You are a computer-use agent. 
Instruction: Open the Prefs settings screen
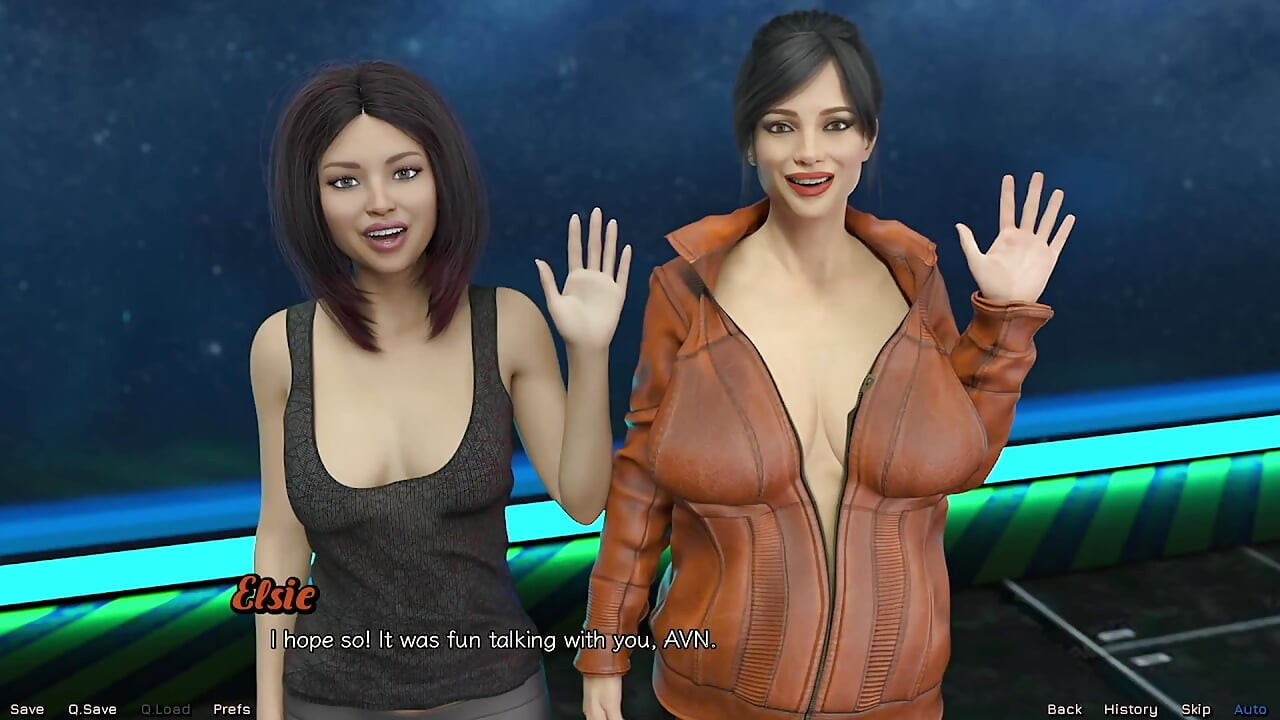(230, 708)
